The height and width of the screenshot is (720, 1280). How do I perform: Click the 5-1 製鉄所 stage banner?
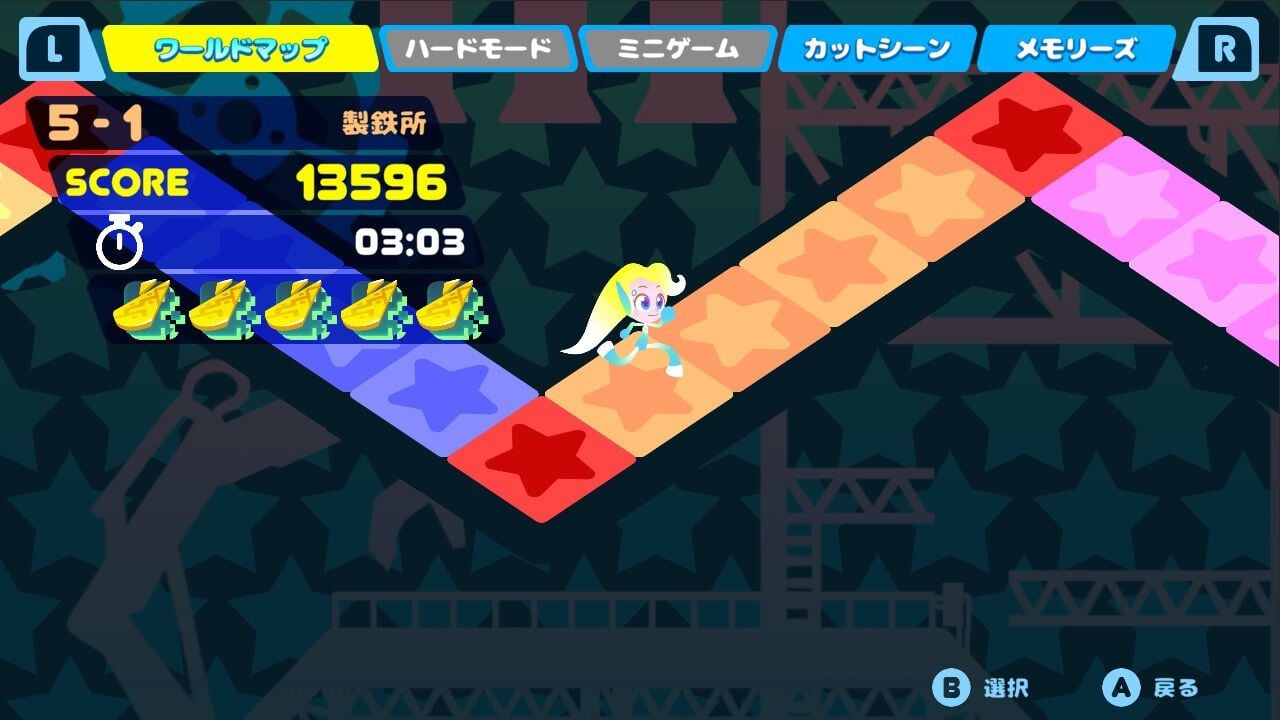coord(240,122)
